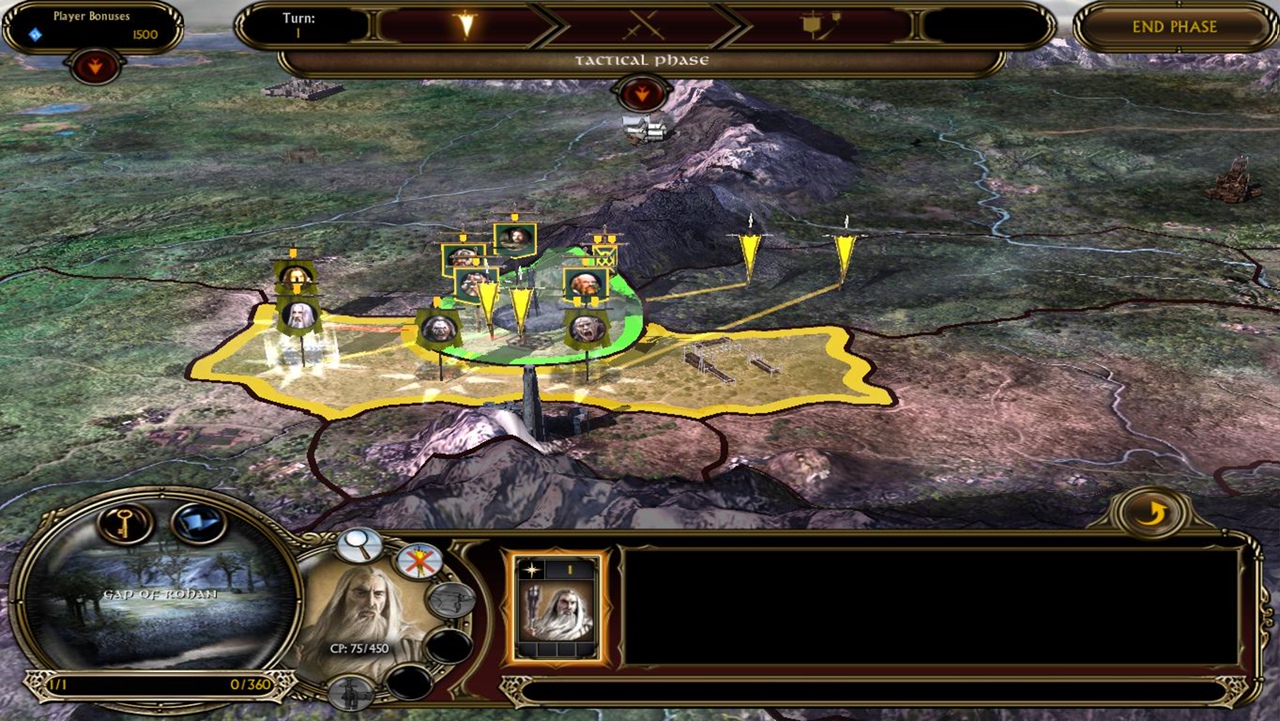Expand the Player Bonuses dropdown arrow

96,67
